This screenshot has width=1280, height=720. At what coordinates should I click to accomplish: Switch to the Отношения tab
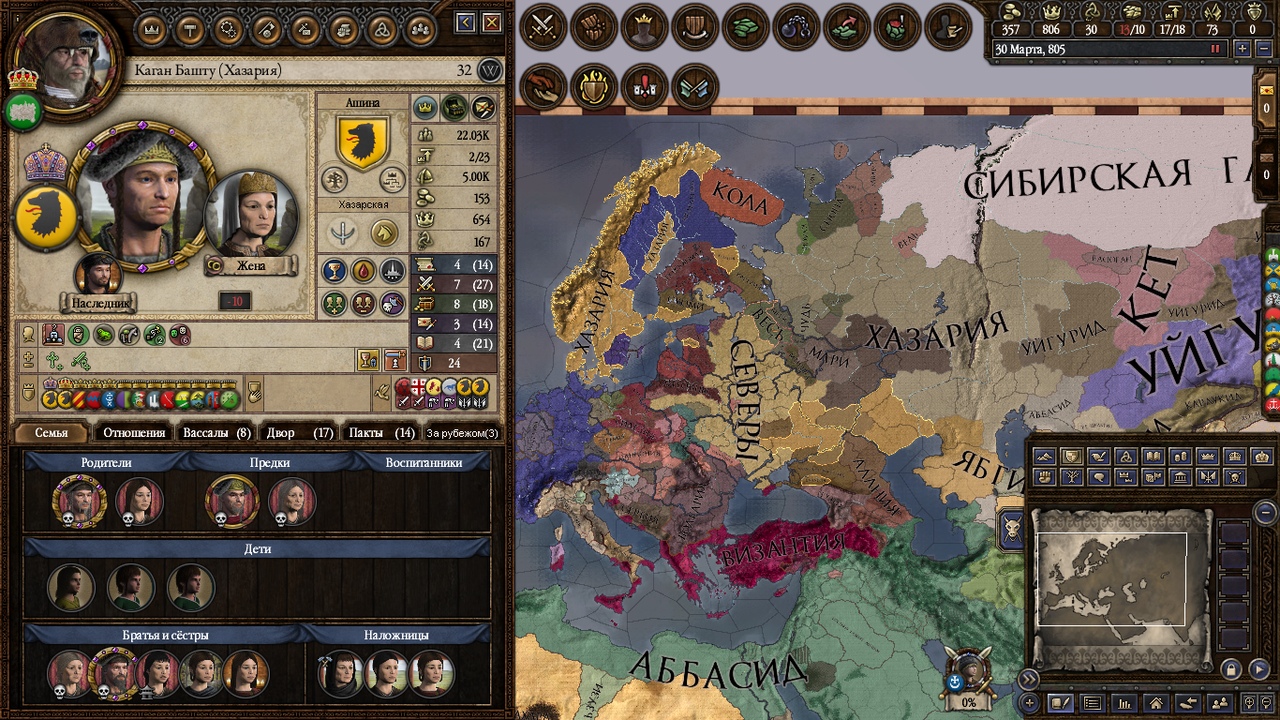[x=133, y=433]
